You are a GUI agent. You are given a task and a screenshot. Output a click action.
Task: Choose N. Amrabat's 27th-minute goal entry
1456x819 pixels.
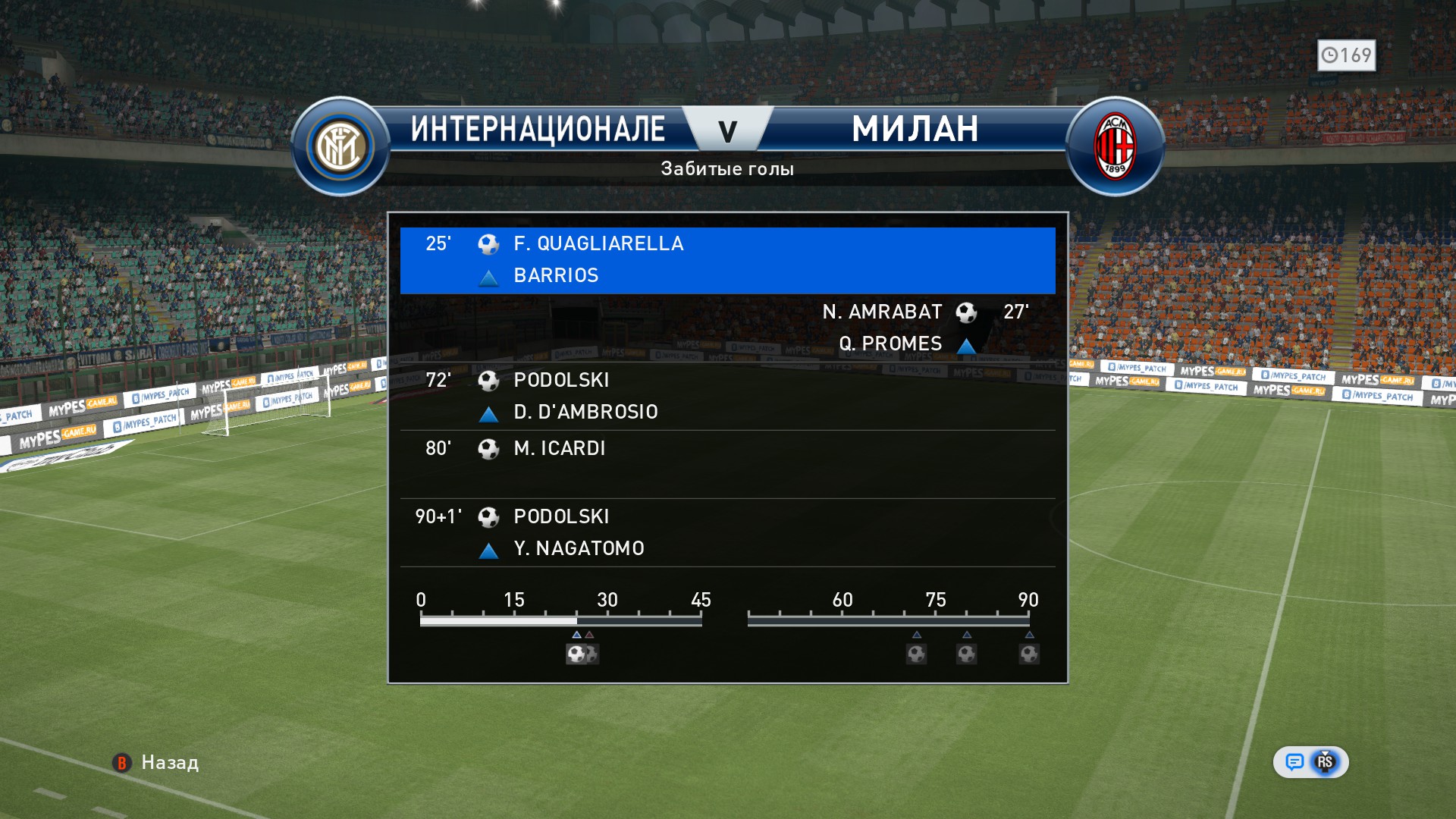point(727,328)
